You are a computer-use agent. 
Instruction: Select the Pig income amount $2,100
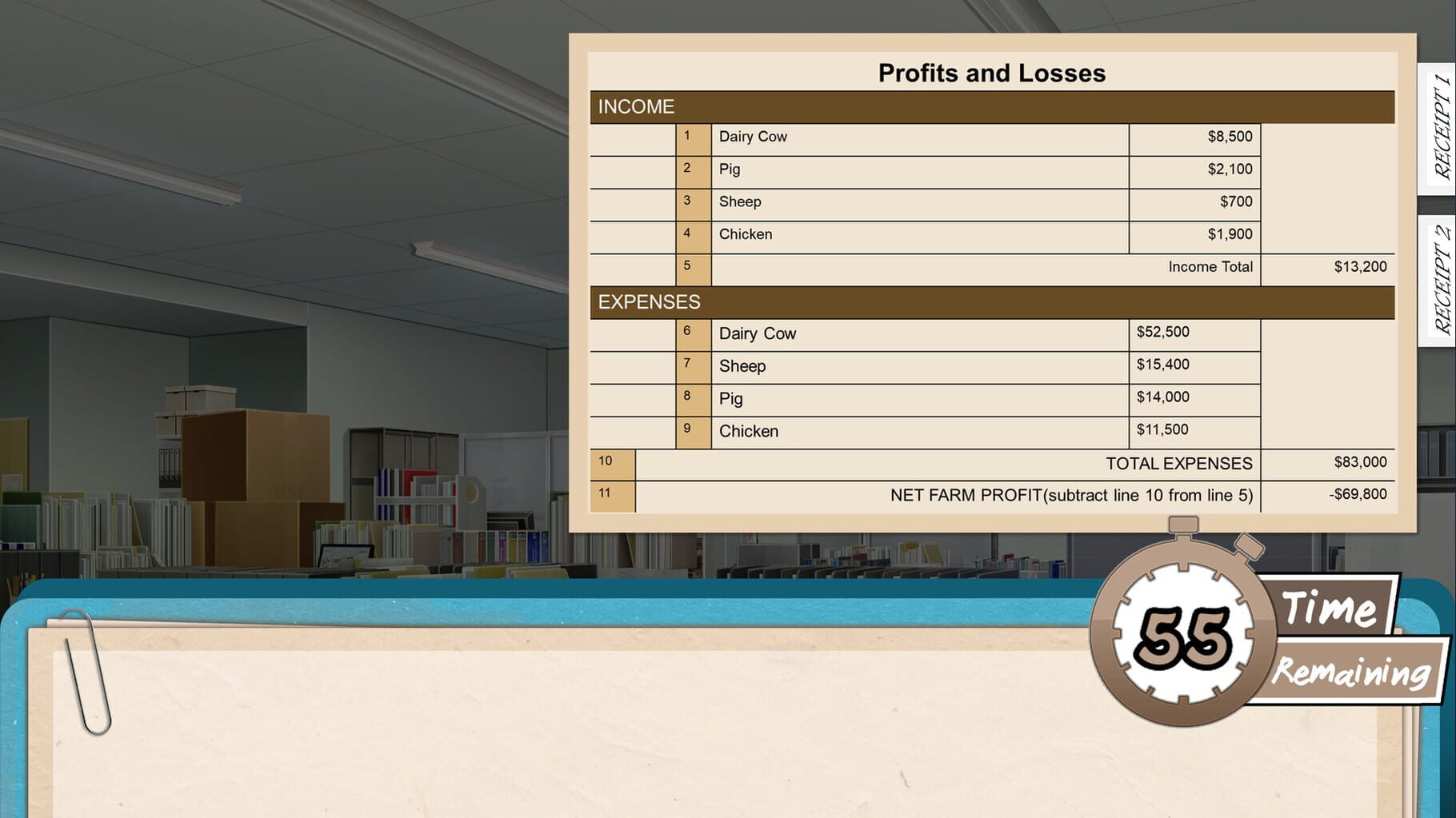[1231, 169]
